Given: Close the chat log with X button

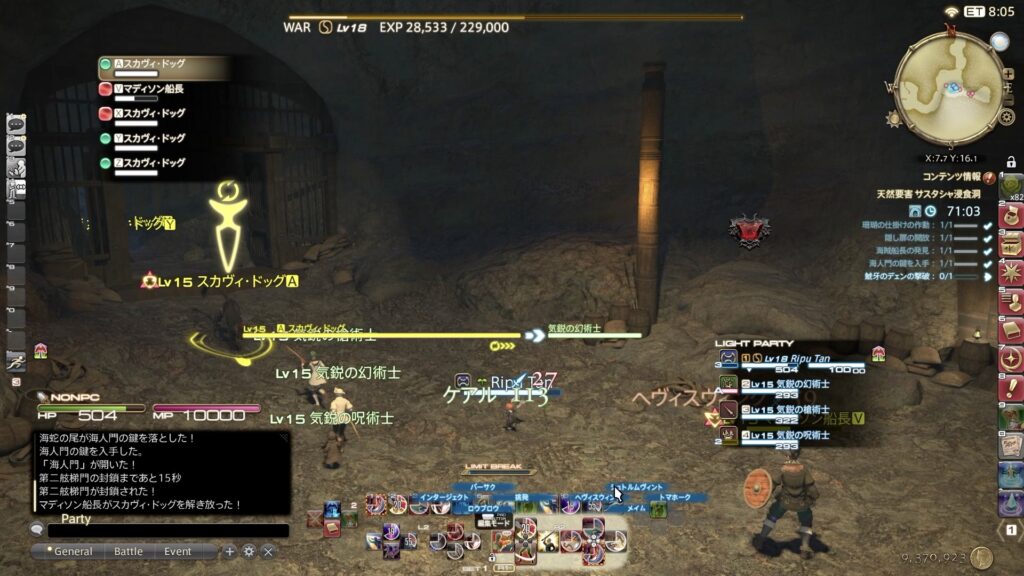Looking at the screenshot, I should (x=268, y=551).
